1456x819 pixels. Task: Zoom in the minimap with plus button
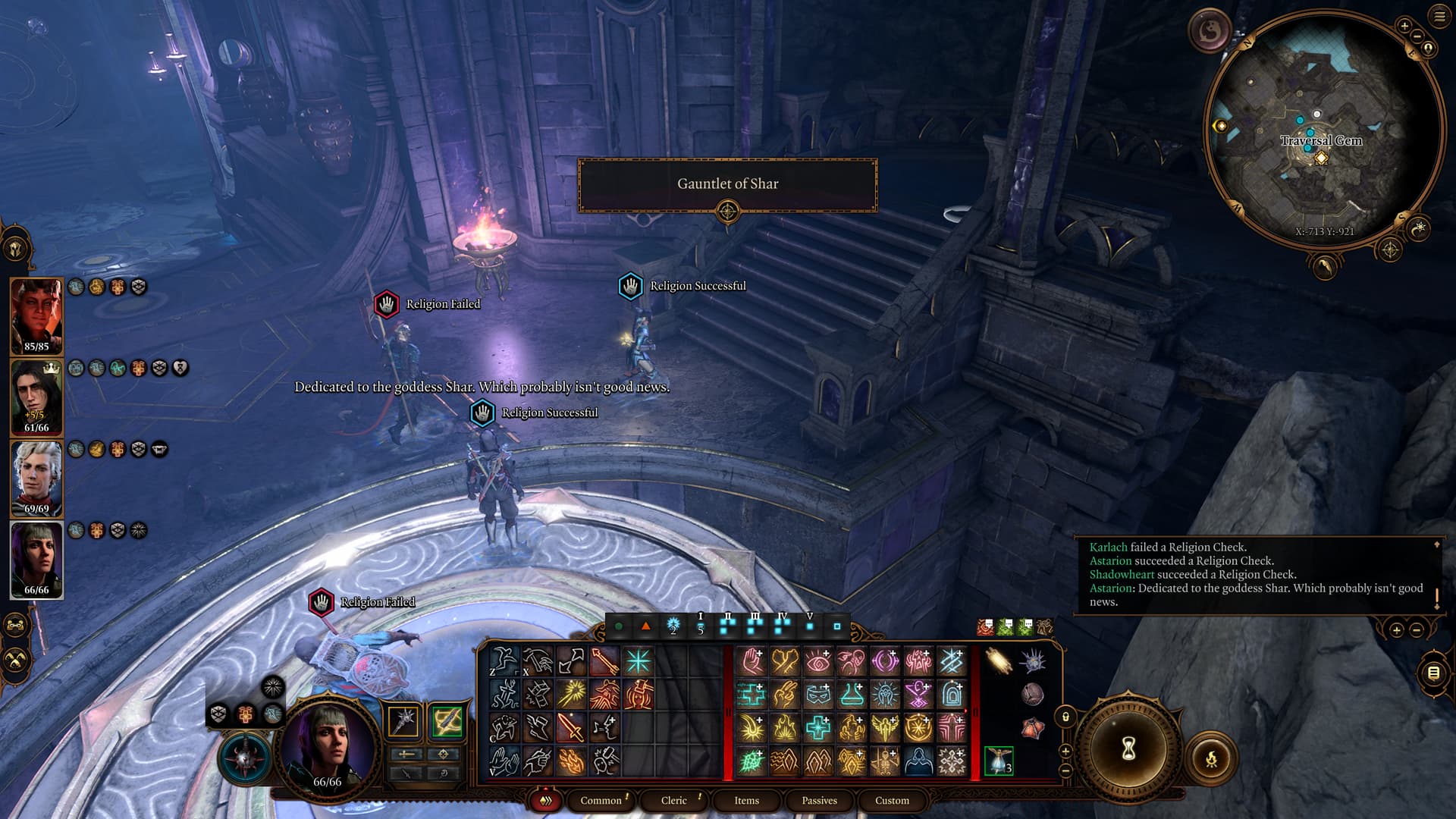(x=1404, y=27)
